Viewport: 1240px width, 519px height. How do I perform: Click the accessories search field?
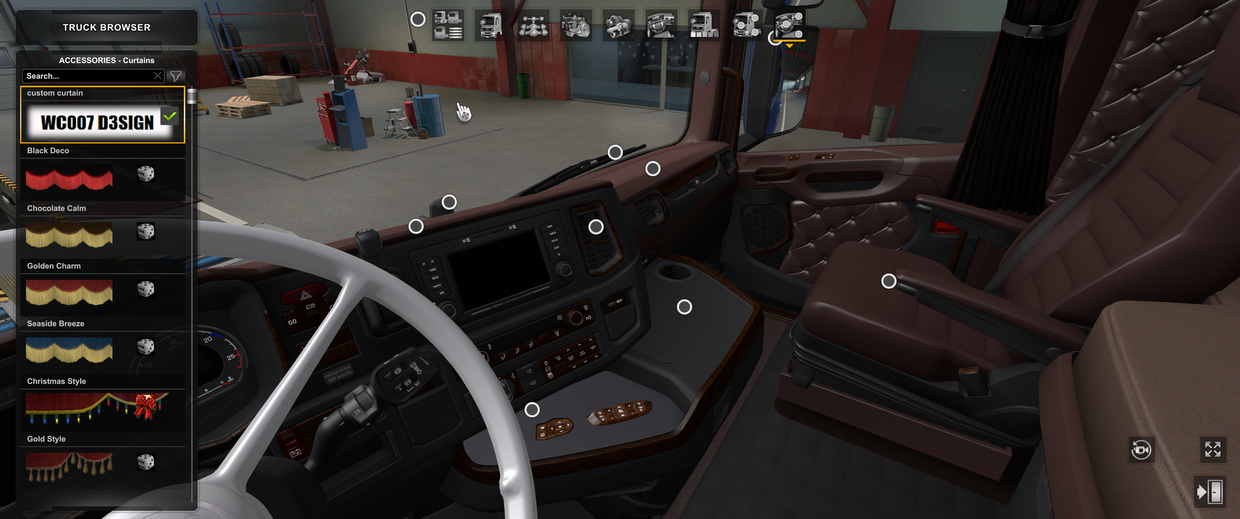click(x=88, y=76)
